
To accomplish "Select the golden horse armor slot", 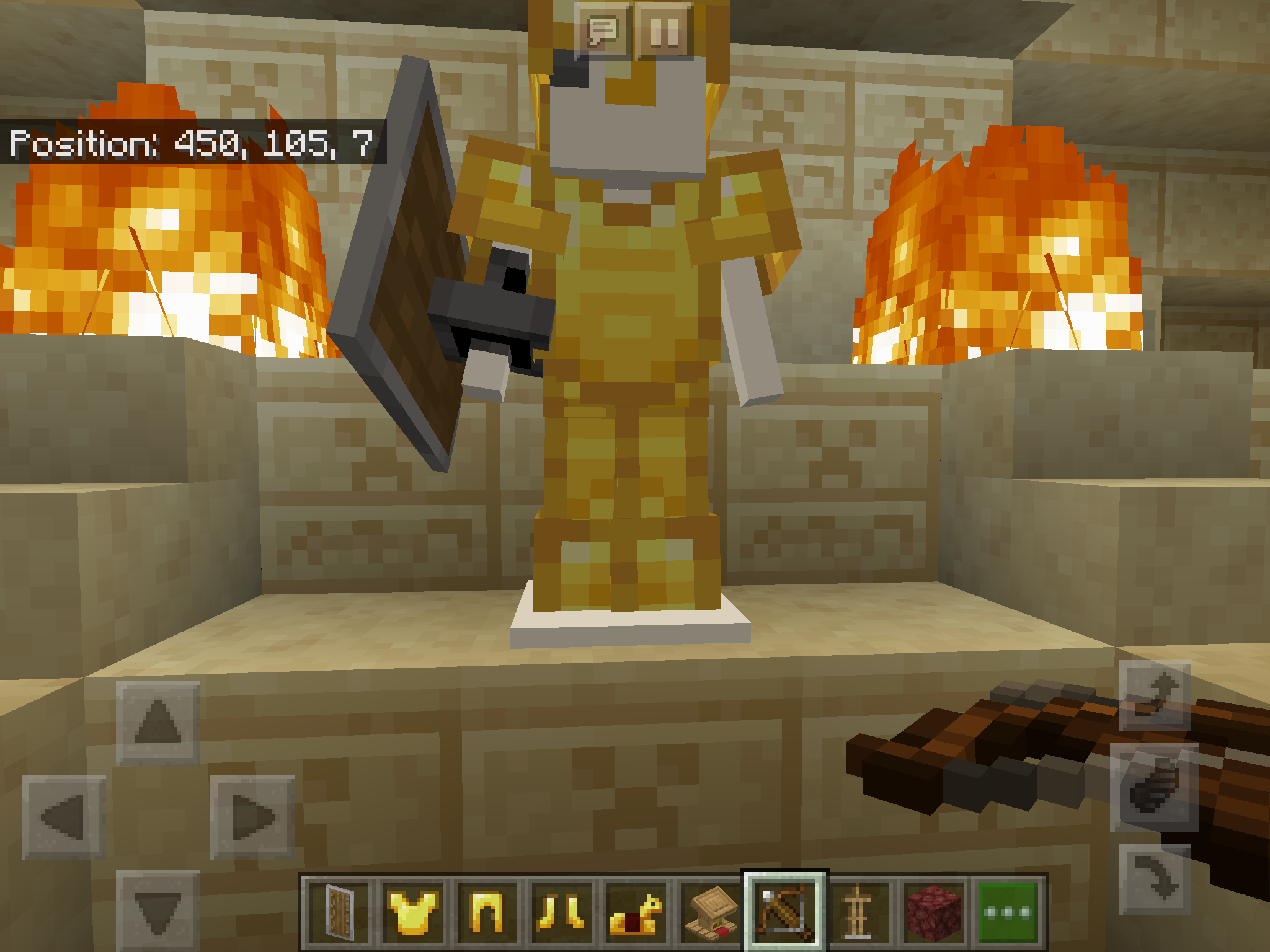I will click(635, 911).
